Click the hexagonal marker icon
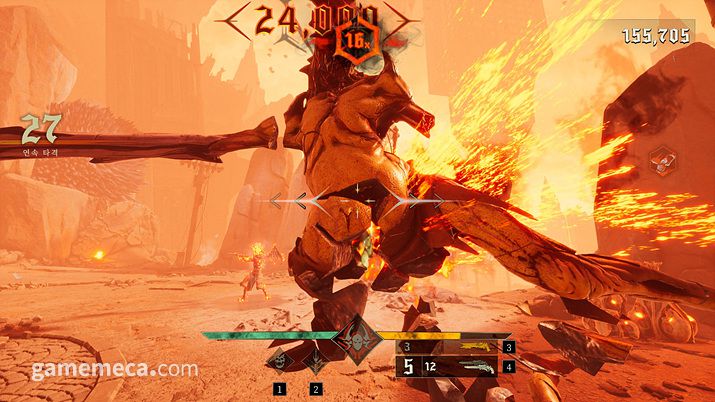 pyautogui.click(x=660, y=160)
